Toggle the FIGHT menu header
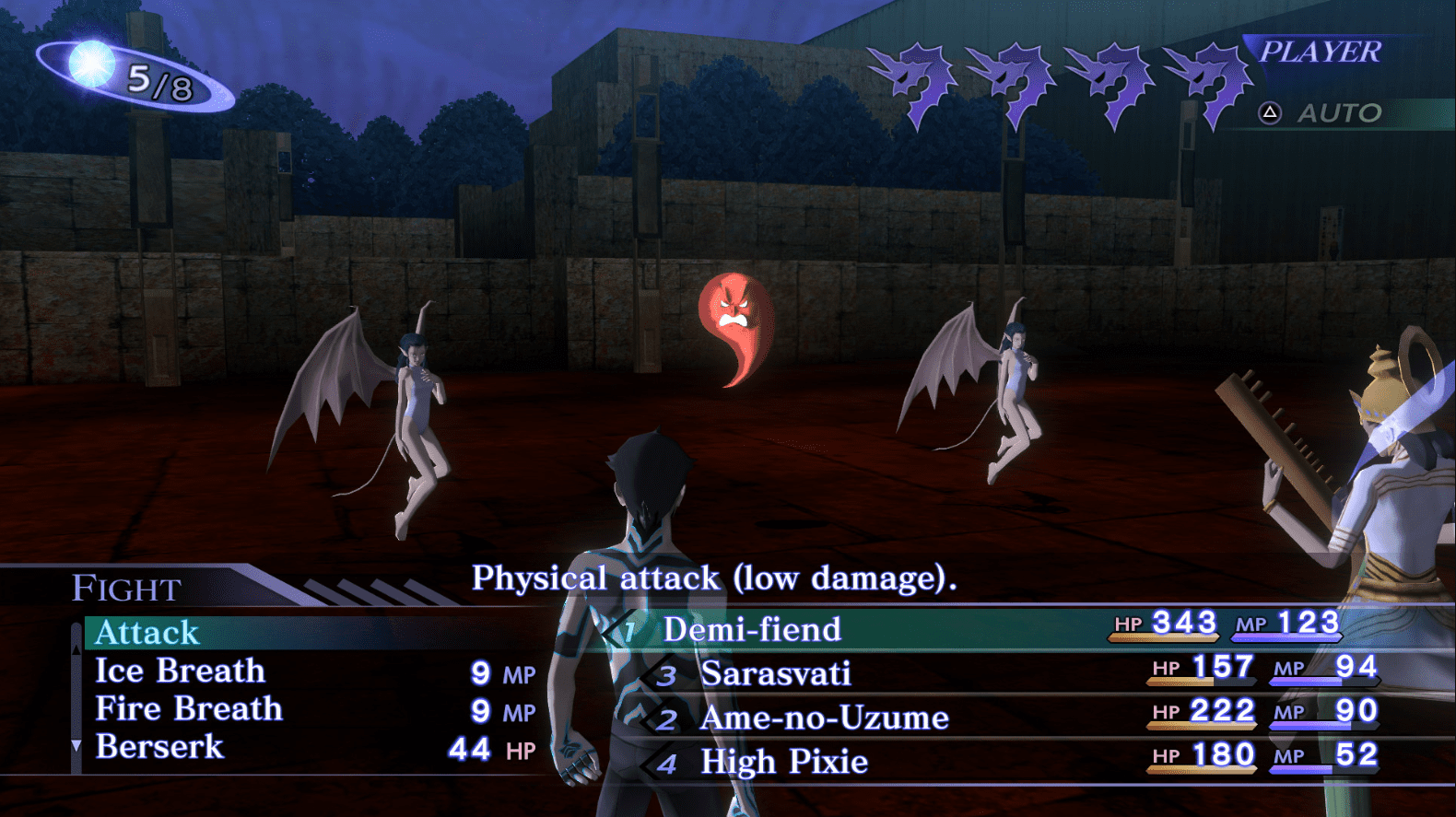The height and width of the screenshot is (817, 1456). [124, 587]
